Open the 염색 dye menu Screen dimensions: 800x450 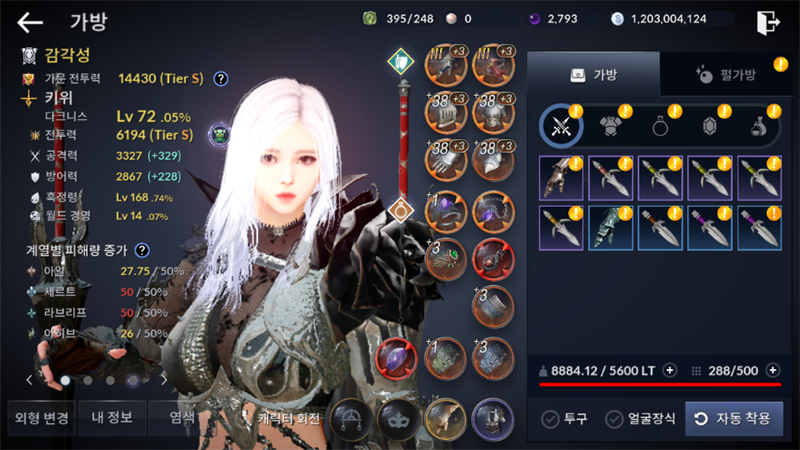[x=180, y=418]
